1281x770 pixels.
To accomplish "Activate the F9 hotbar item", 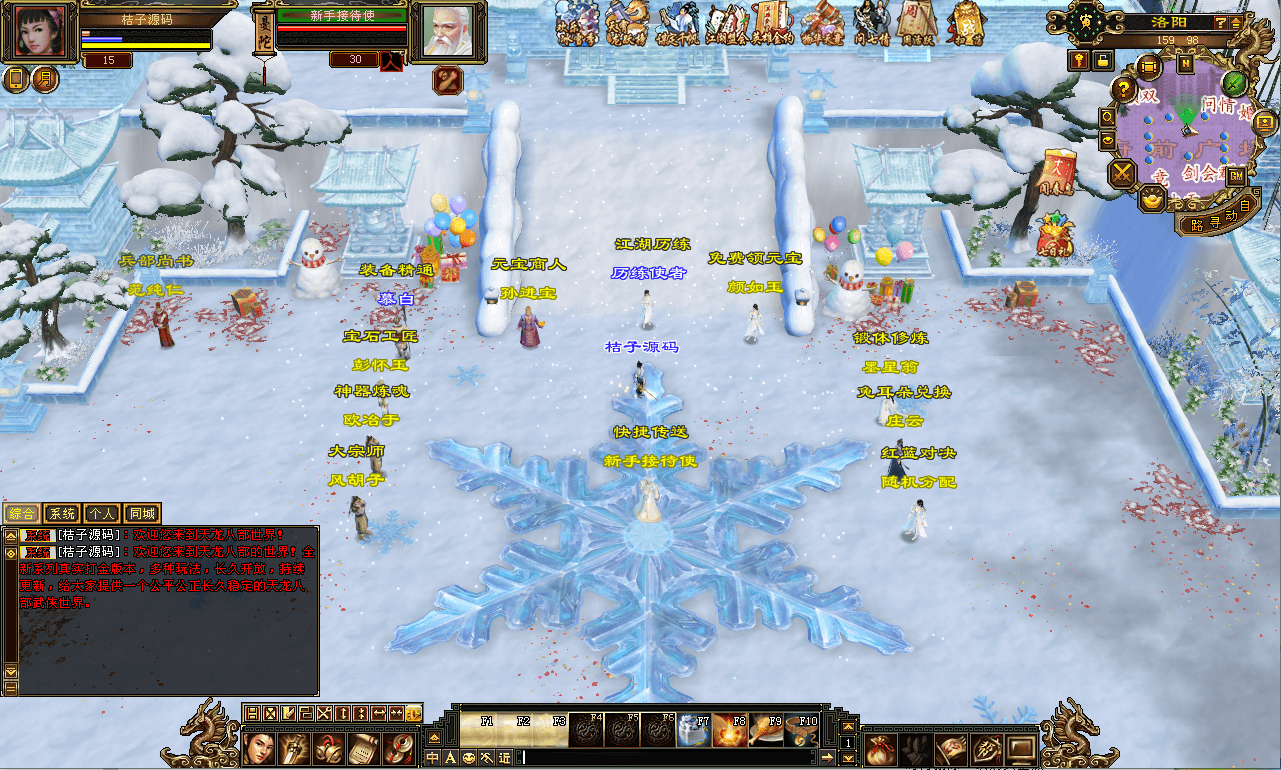I will (765, 732).
